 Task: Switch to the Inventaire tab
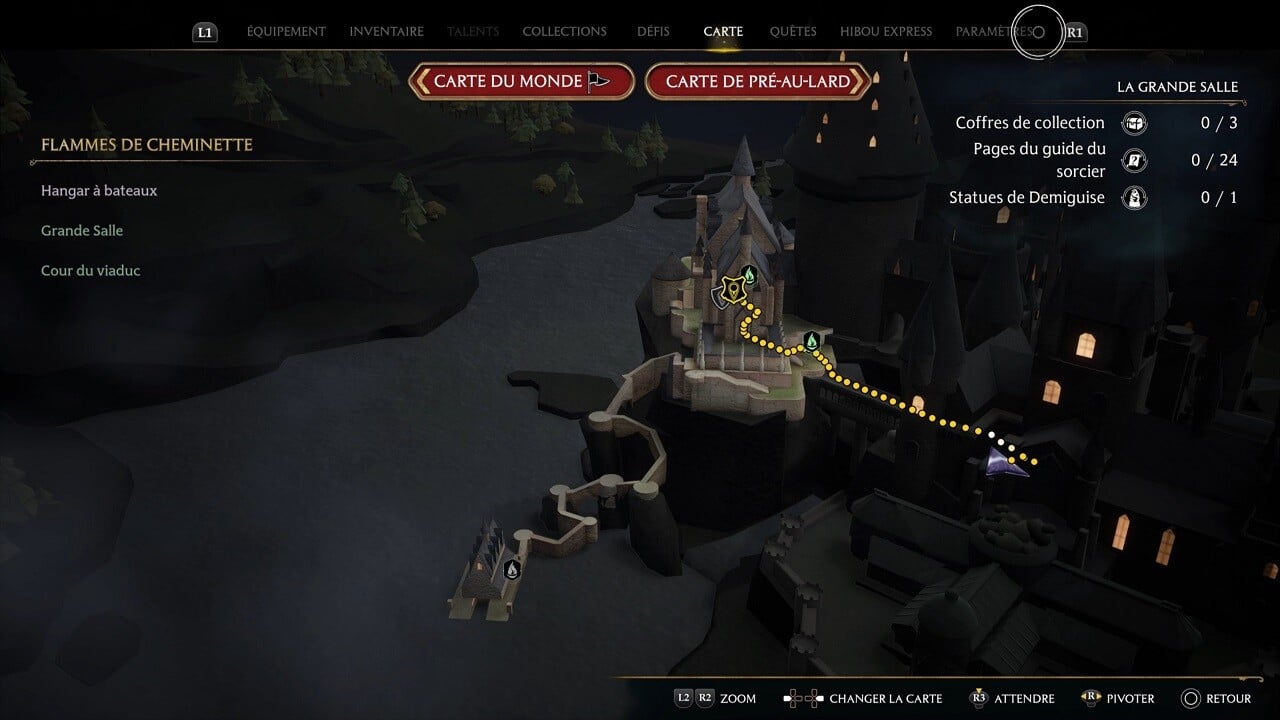386,32
